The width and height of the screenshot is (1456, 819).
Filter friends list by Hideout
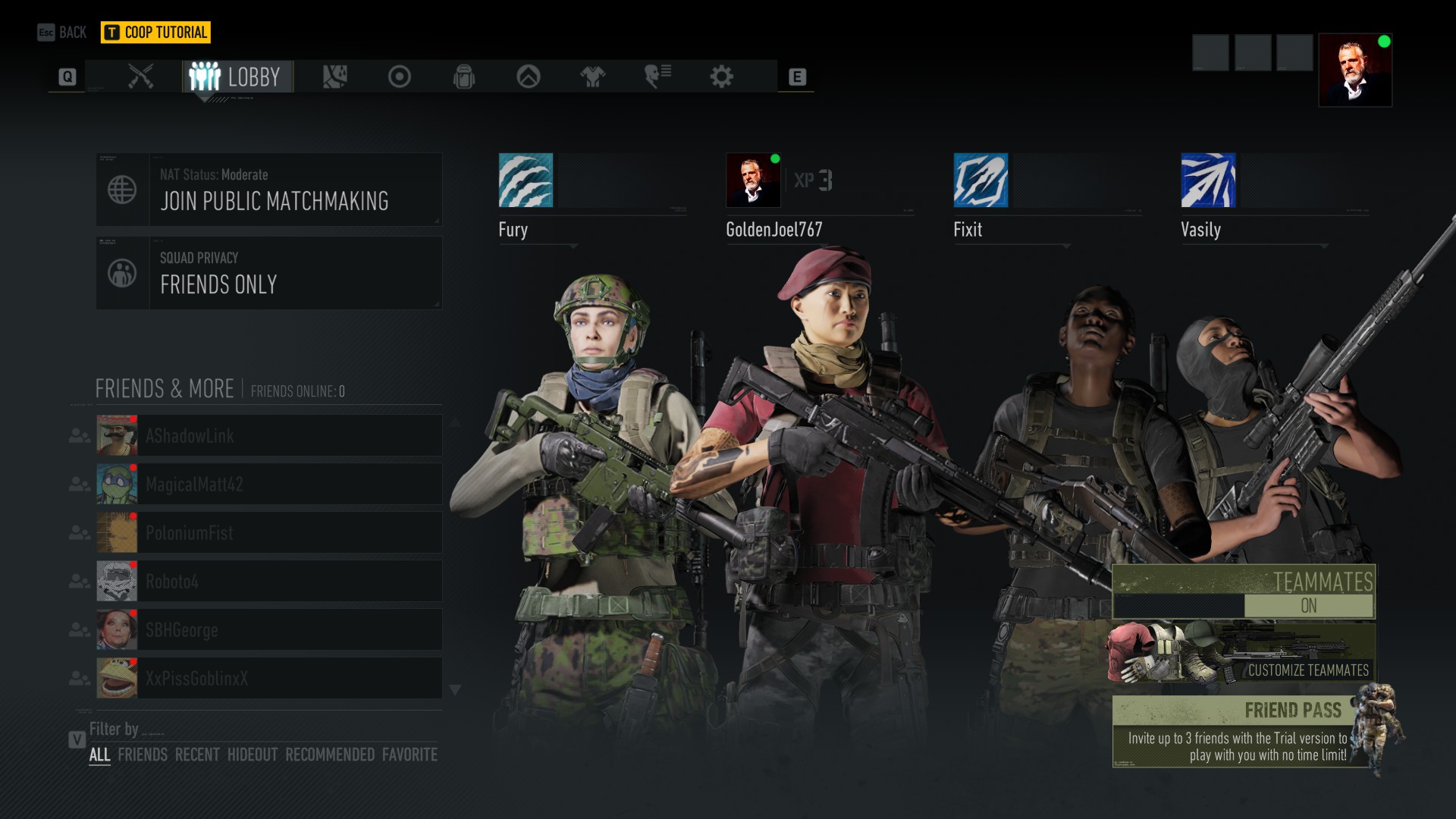click(253, 755)
